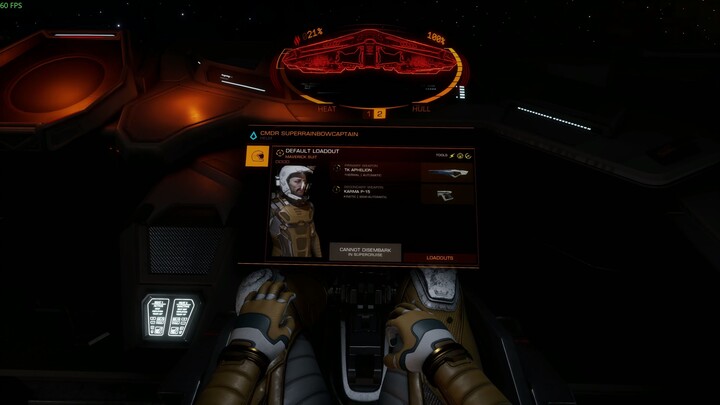This screenshot has width=720, height=405.
Task: Click the Karma P-15 pistol thumbnail
Action: 446,194
